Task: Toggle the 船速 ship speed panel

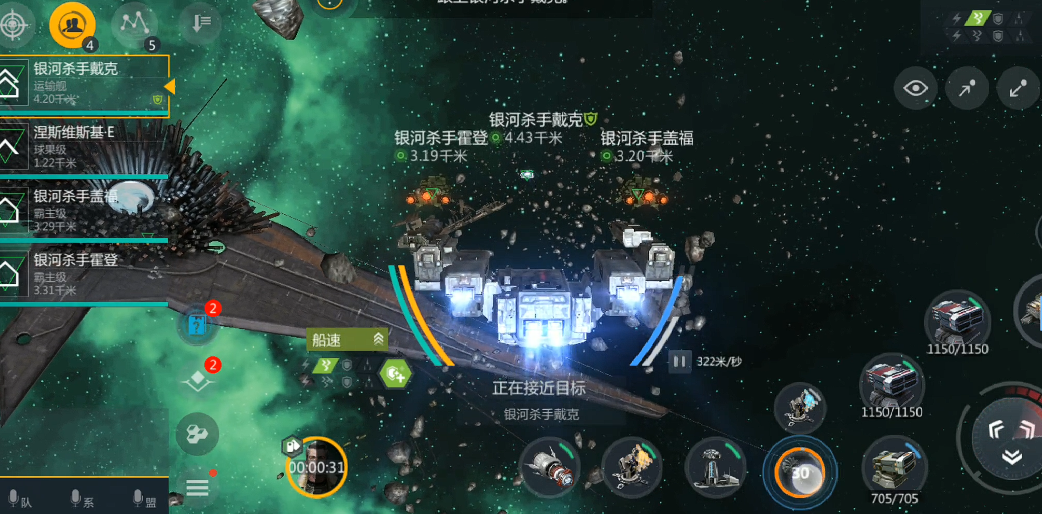Action: coord(347,340)
